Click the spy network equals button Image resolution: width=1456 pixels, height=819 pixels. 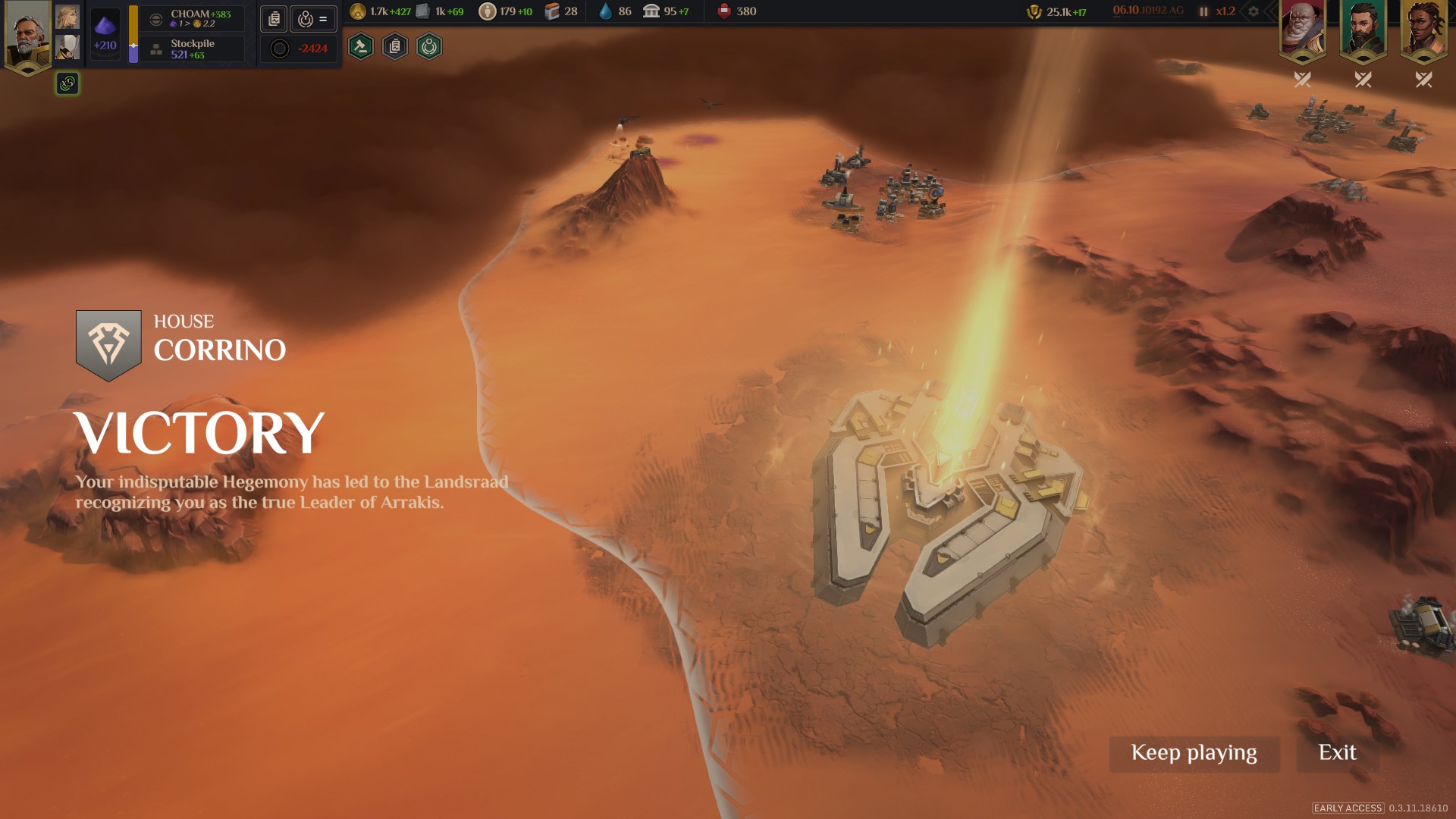(x=313, y=19)
